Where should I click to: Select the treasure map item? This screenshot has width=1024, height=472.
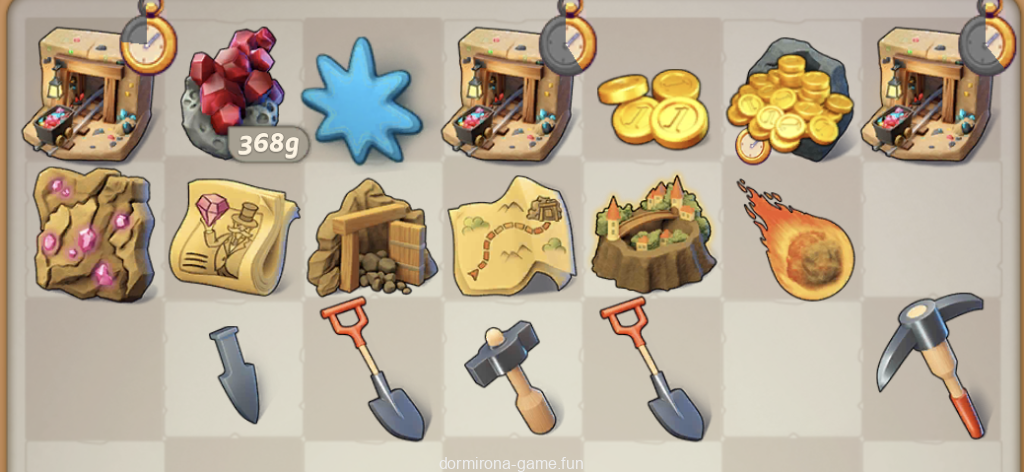click(x=511, y=234)
